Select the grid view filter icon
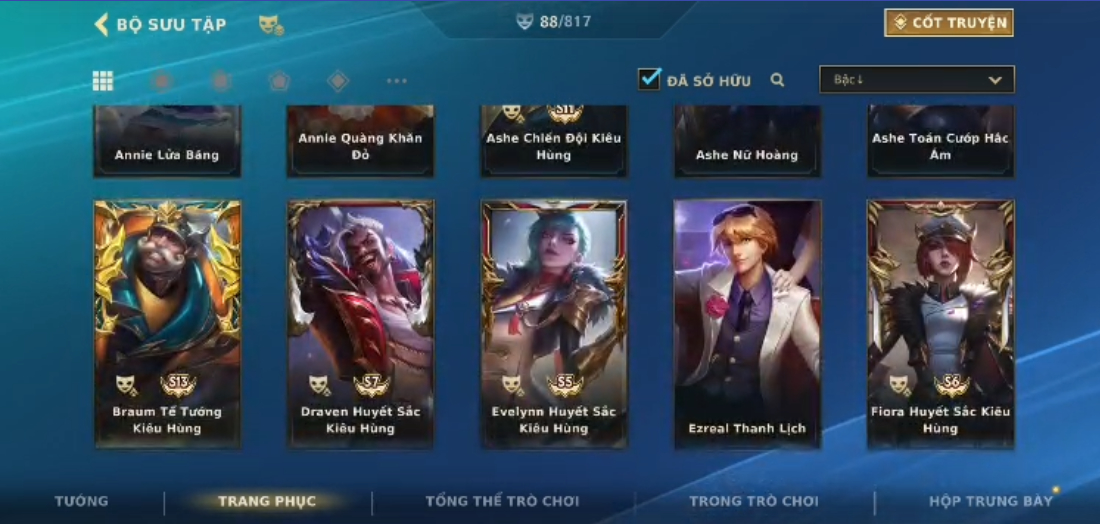Screen dimensions: 1100x524 tap(102, 81)
